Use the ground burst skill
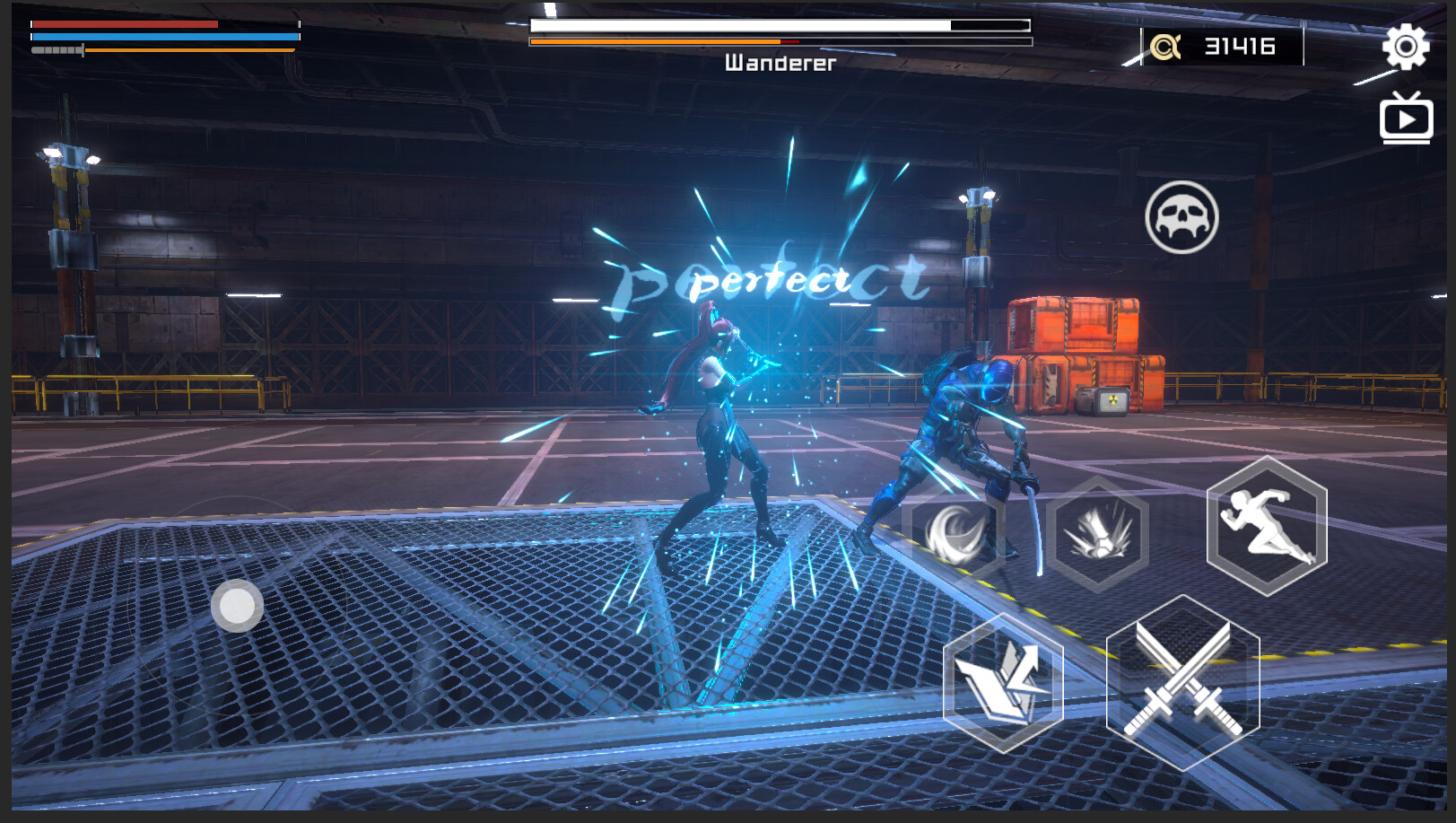 [1097, 533]
